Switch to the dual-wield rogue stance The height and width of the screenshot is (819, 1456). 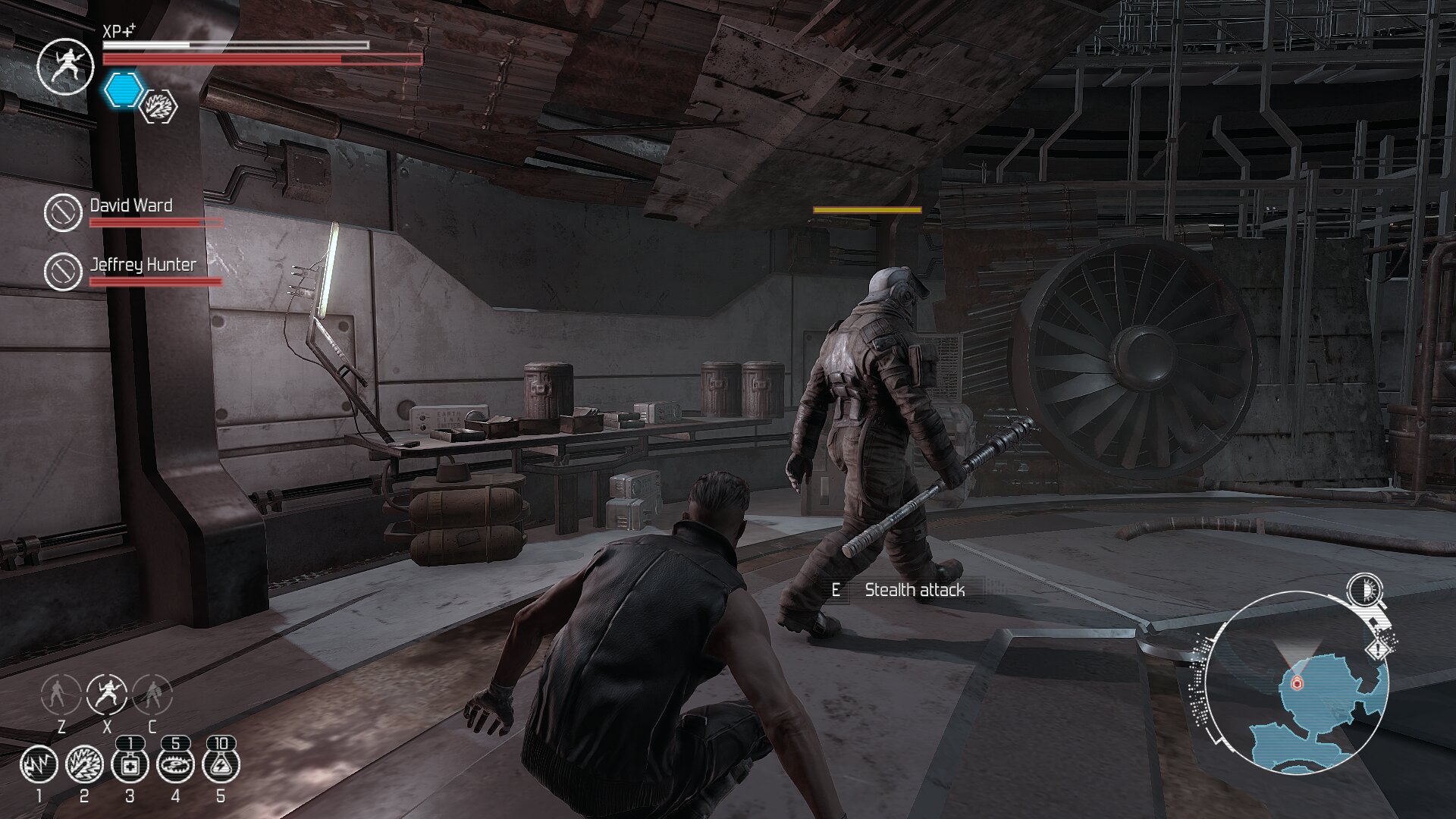tap(107, 693)
